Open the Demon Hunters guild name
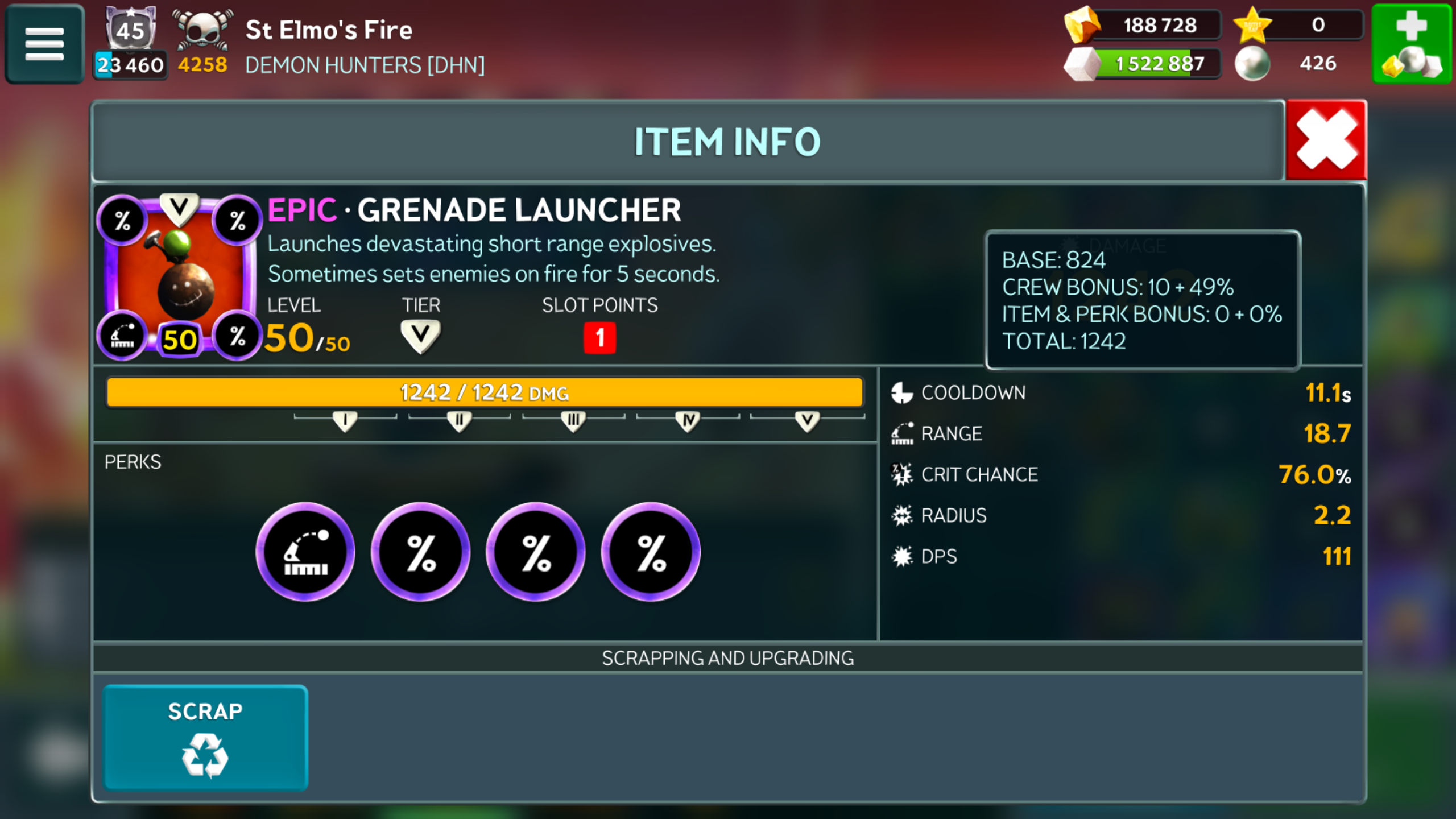1456x819 pixels. (x=365, y=65)
